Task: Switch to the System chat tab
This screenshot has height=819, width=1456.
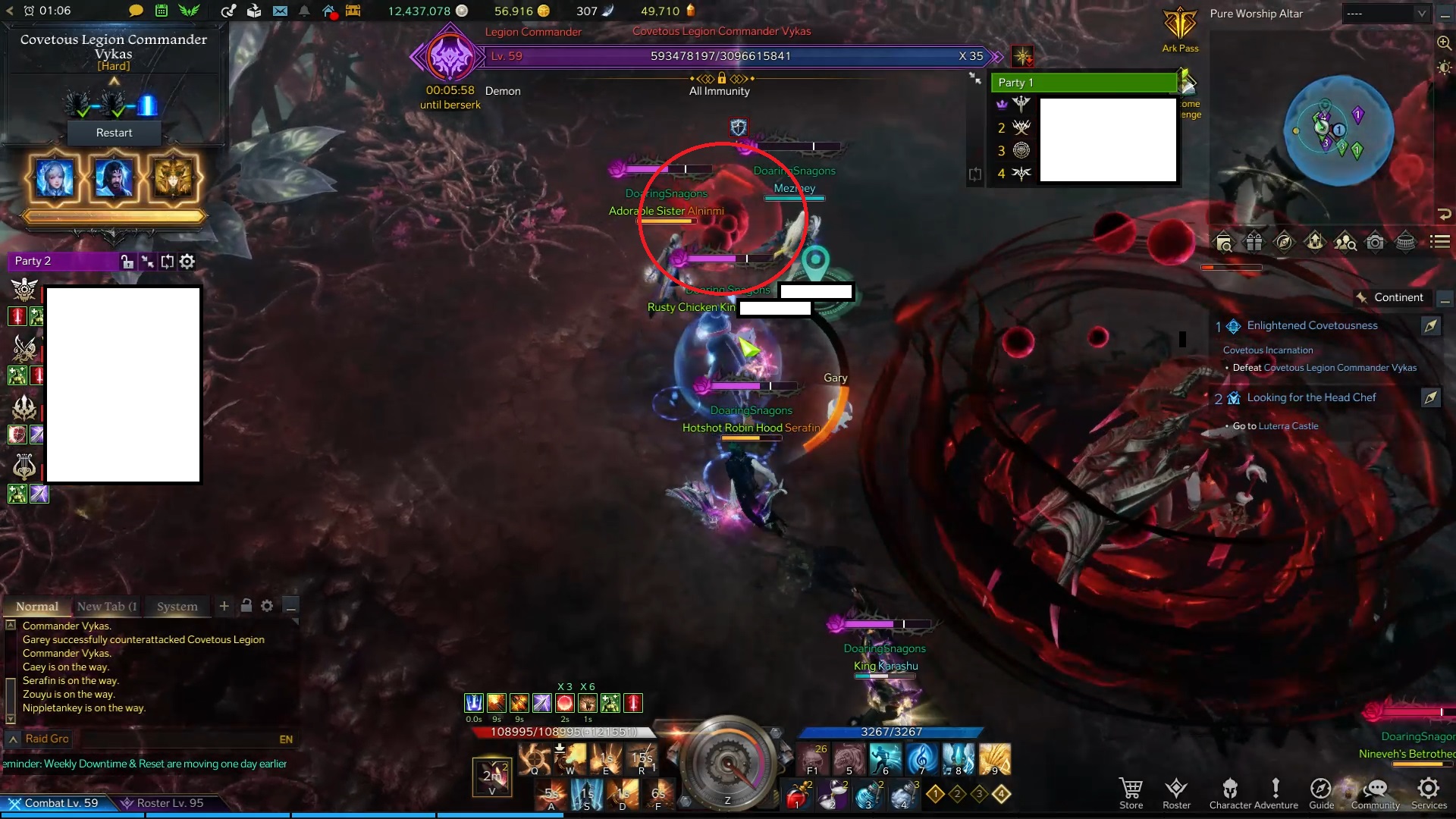Action: tap(177, 607)
